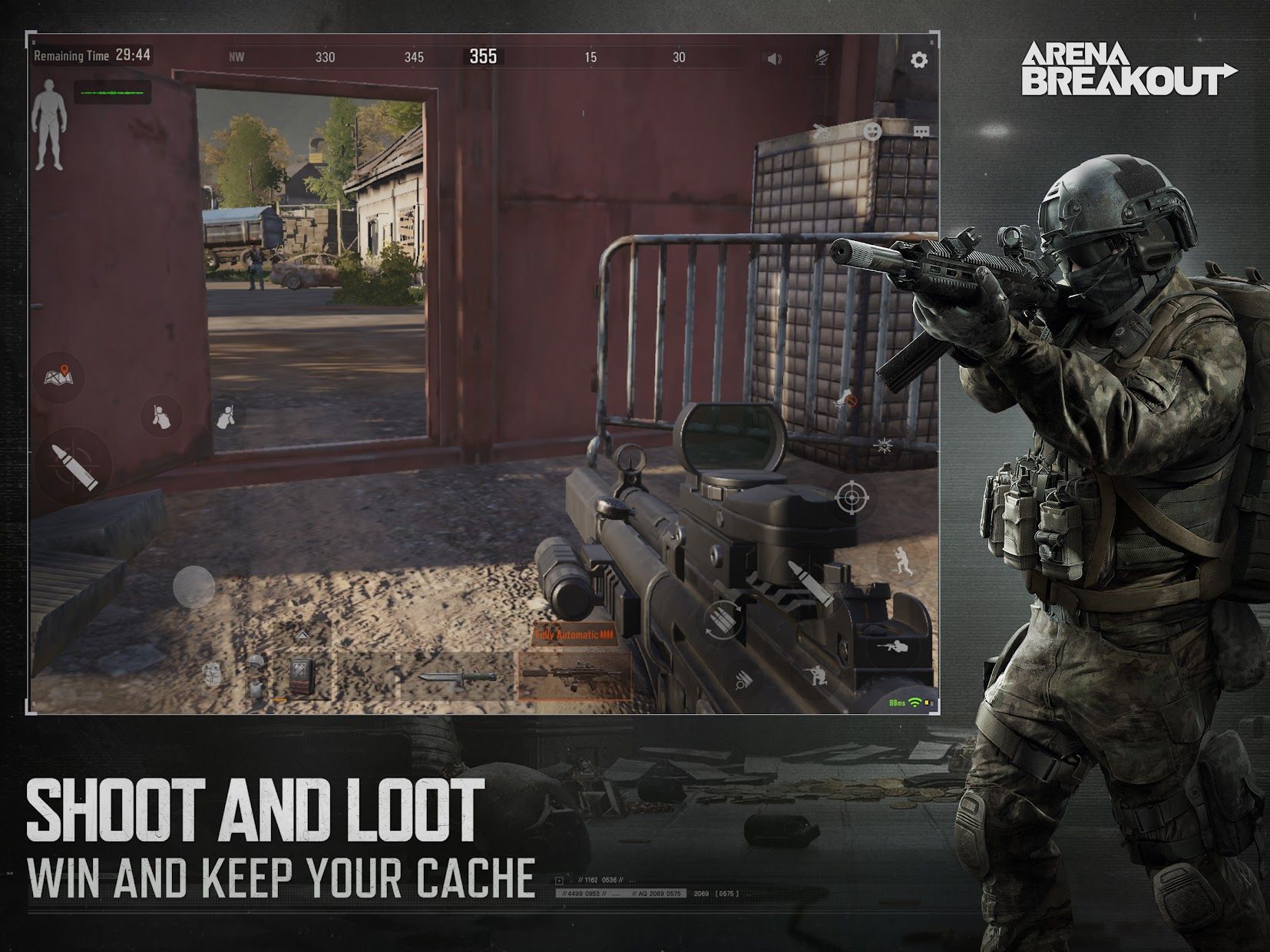Viewport: 1270px width, 952px height.
Task: Tap the left-side bullet fire button
Action: click(74, 466)
